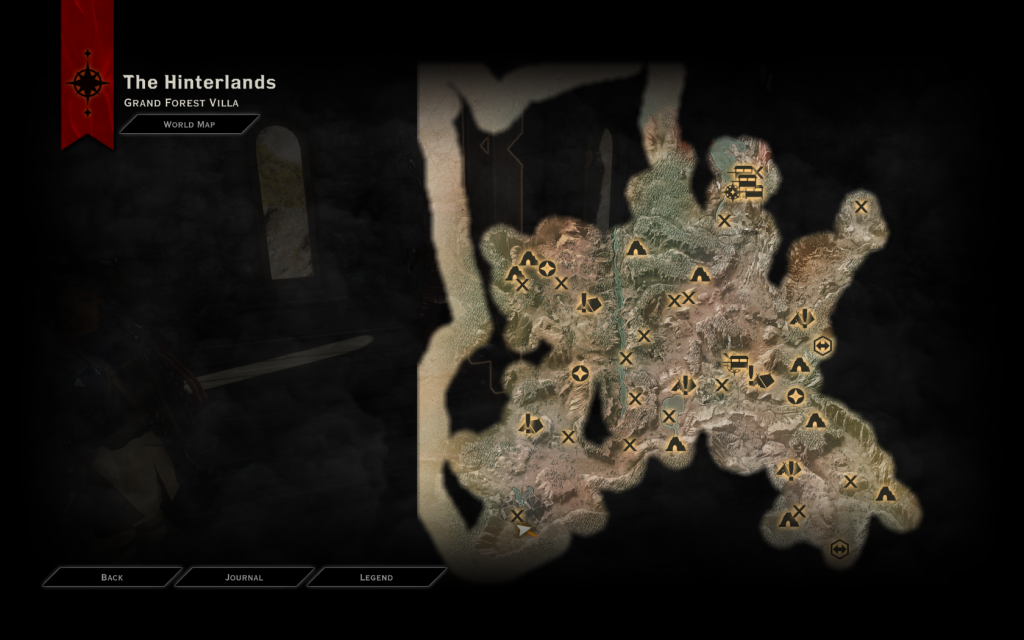
Task: Open the World Map view
Action: 189,125
